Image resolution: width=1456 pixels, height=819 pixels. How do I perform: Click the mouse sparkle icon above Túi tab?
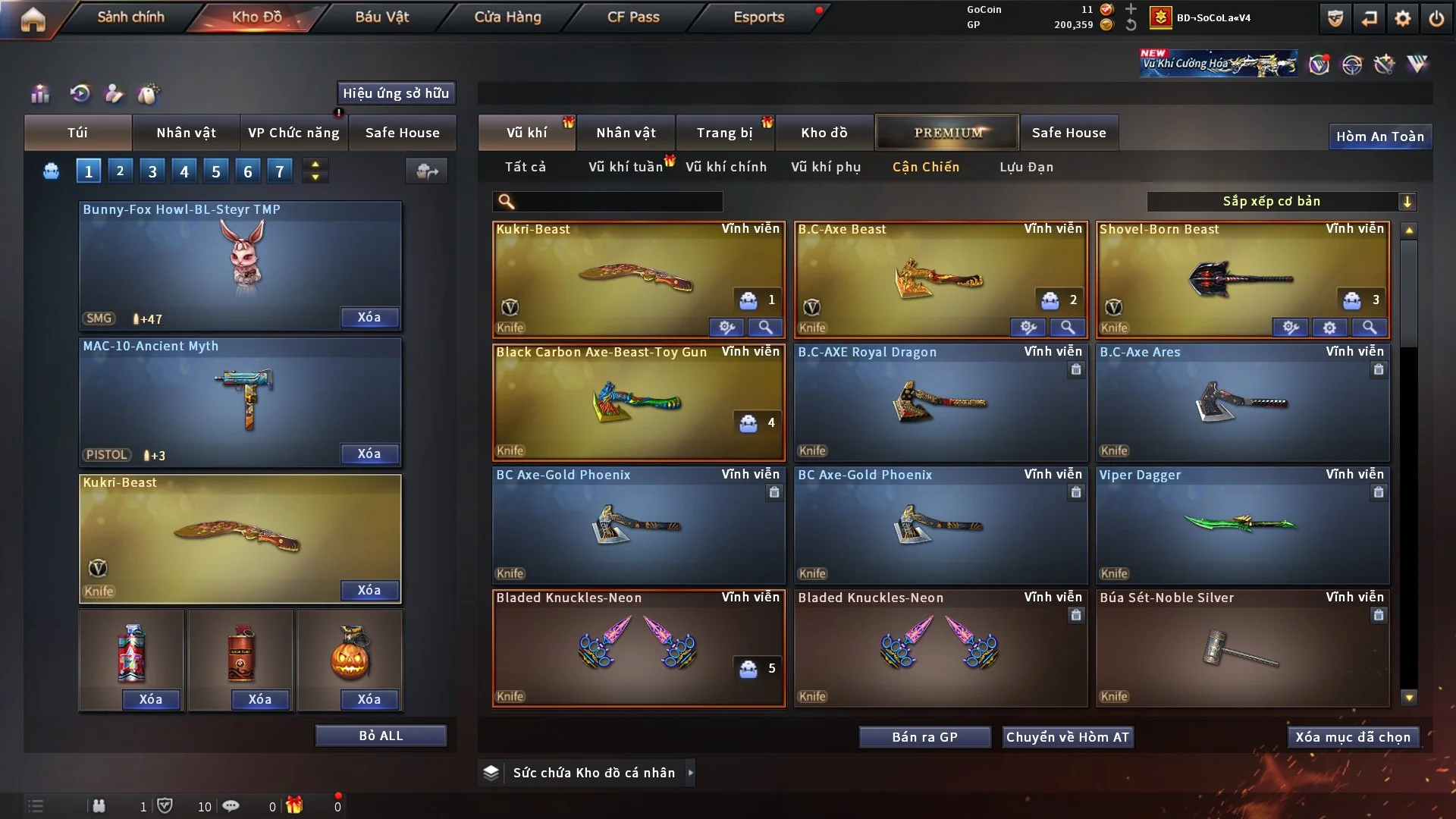point(149,94)
